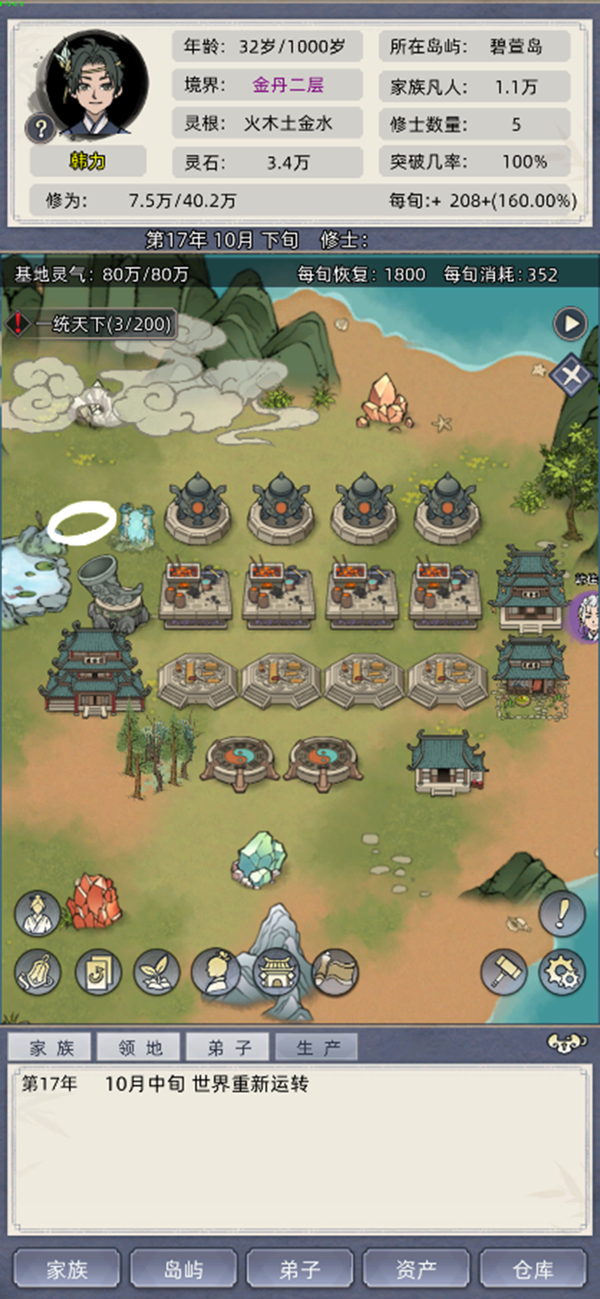Screen dimensions: 600x1299
Task: Select the sprouting plant icon
Action: (x=157, y=971)
